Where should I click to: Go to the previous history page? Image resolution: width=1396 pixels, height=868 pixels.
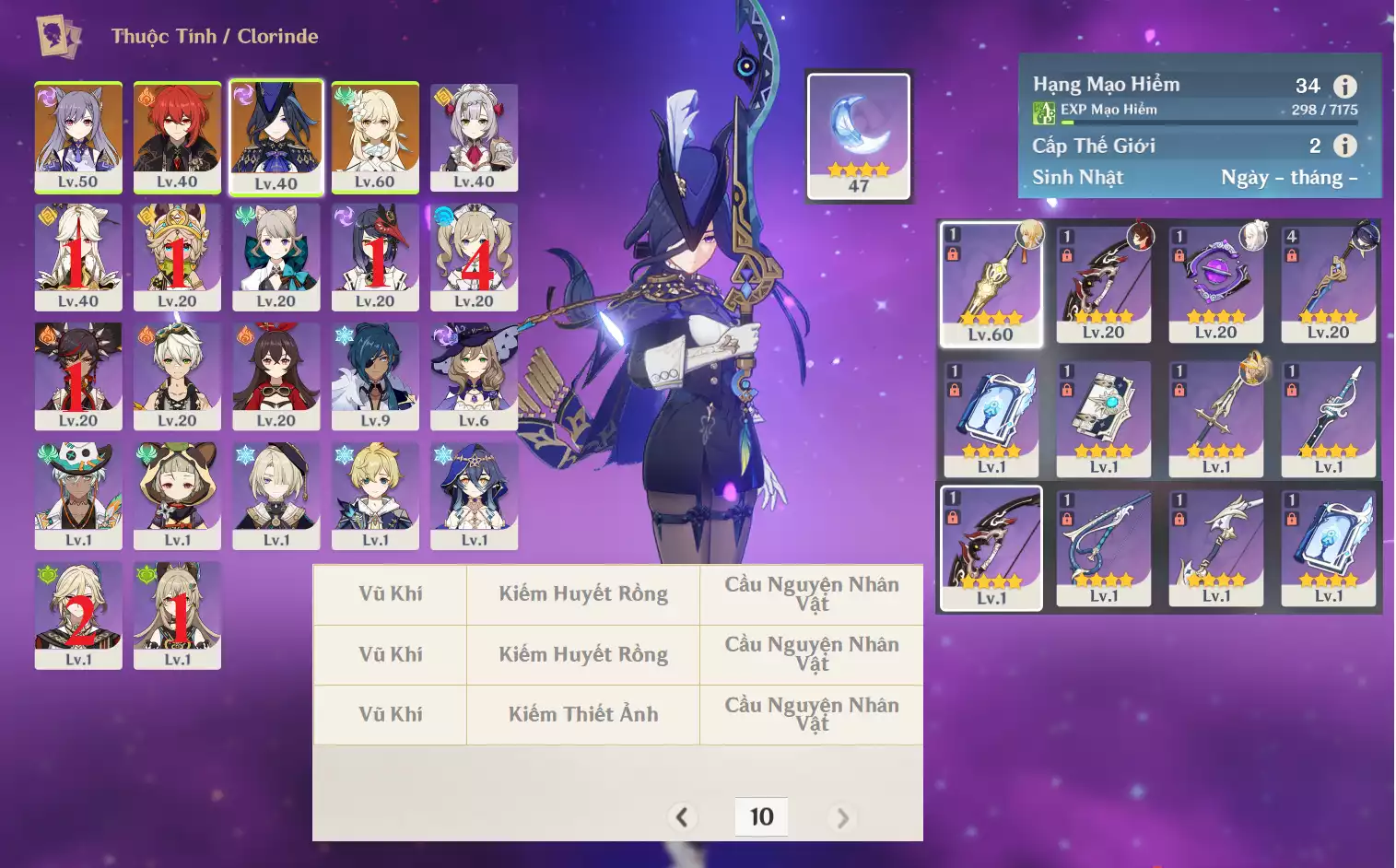[x=682, y=817]
